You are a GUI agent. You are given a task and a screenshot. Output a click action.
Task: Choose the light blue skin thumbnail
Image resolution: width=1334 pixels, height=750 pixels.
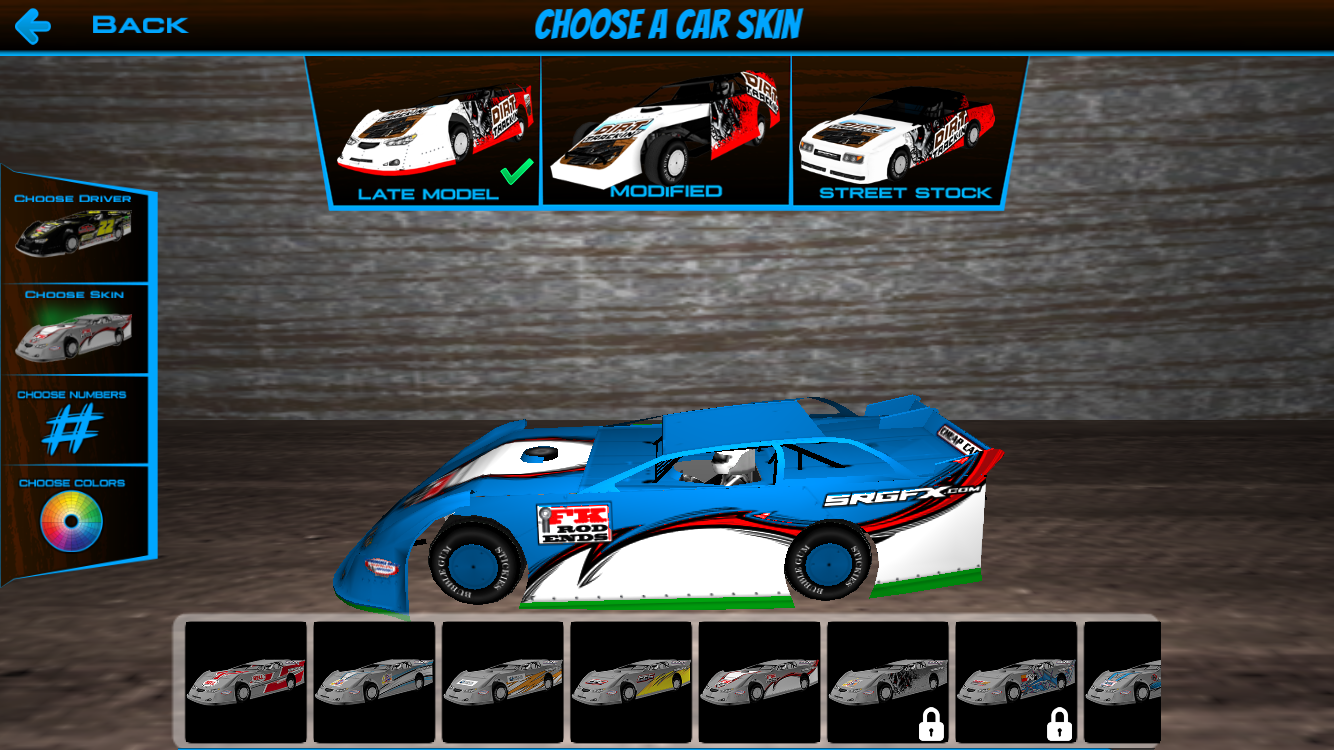373,682
